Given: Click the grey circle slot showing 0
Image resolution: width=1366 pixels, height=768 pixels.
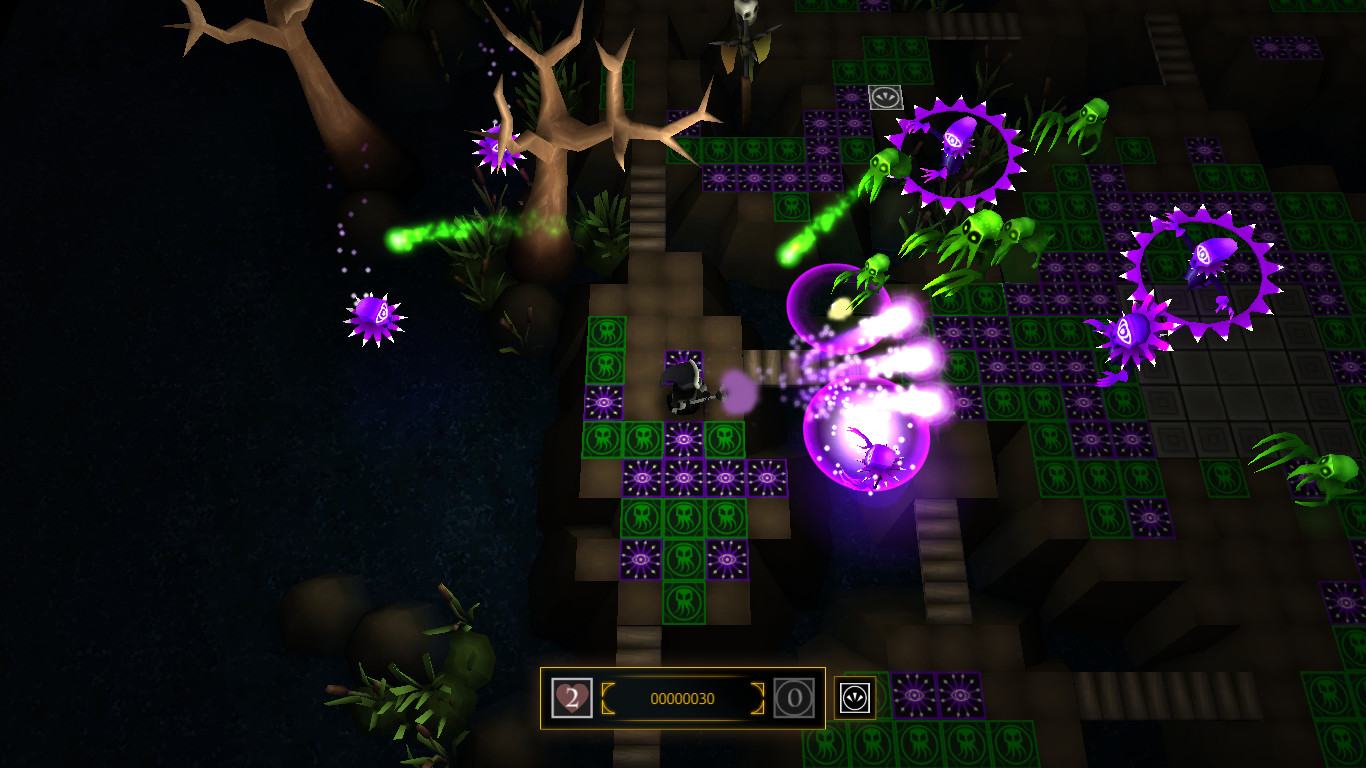Looking at the screenshot, I should pos(793,698).
